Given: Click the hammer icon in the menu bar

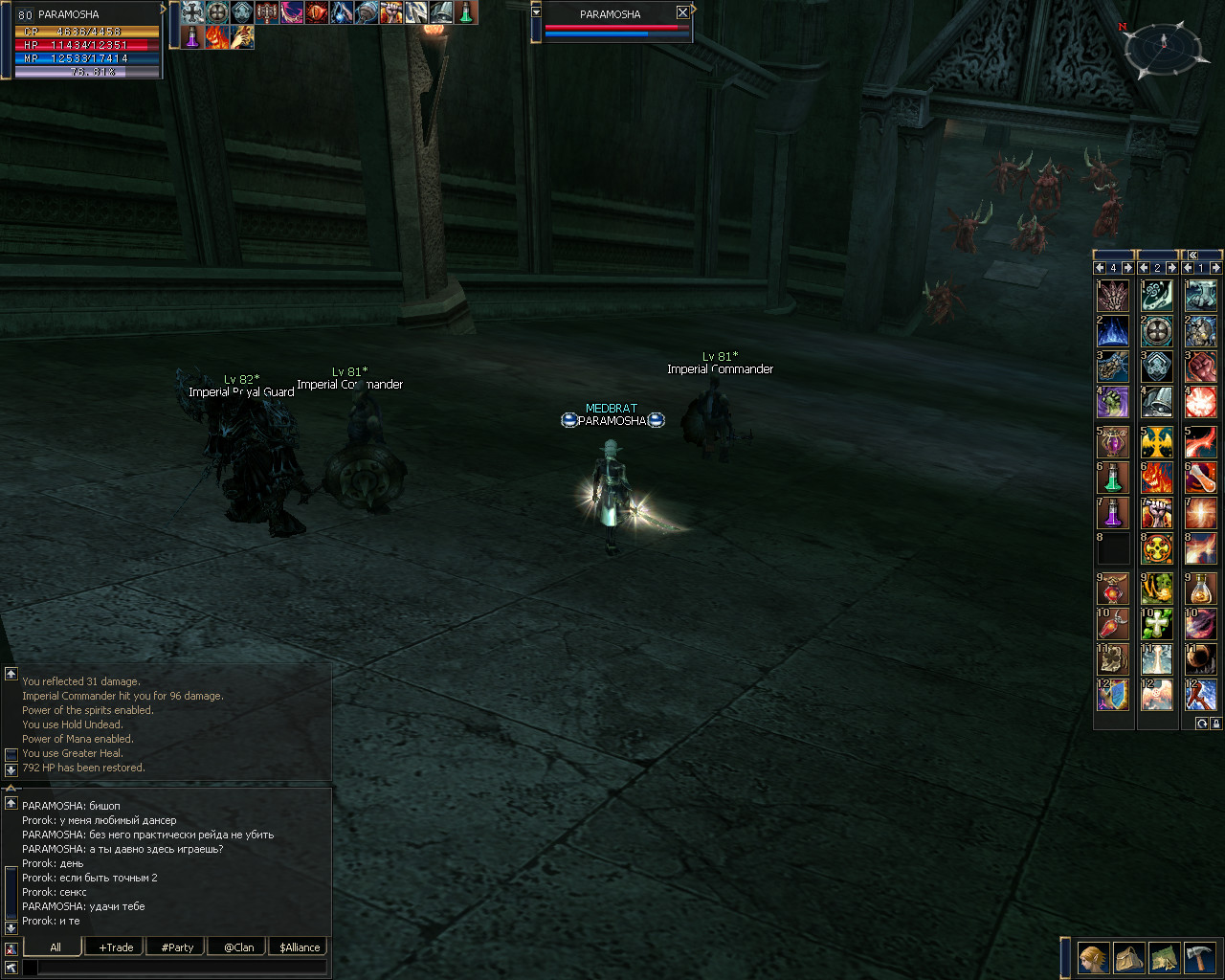Looking at the screenshot, I should tap(1199, 957).
